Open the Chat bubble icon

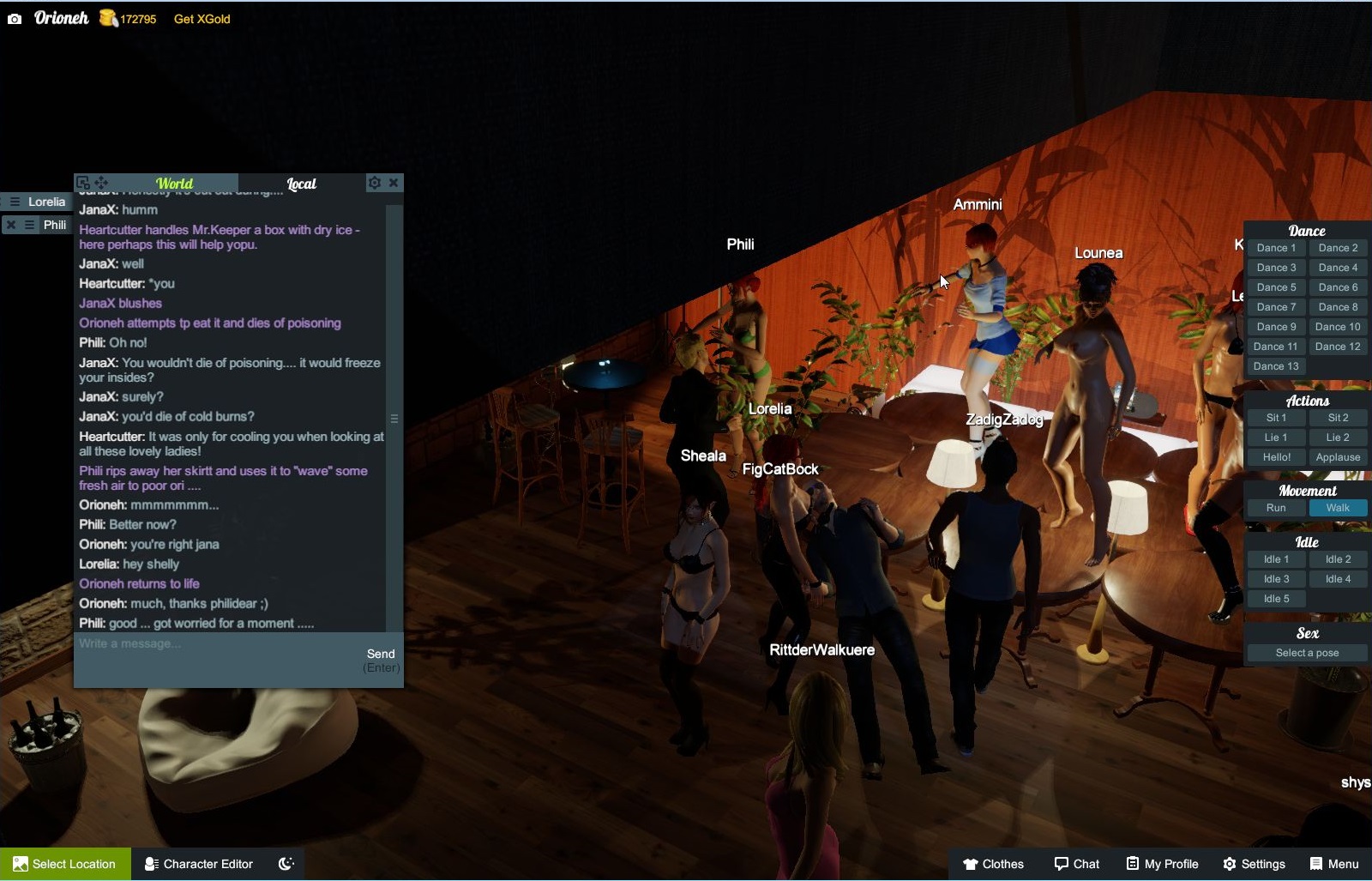pos(1060,864)
